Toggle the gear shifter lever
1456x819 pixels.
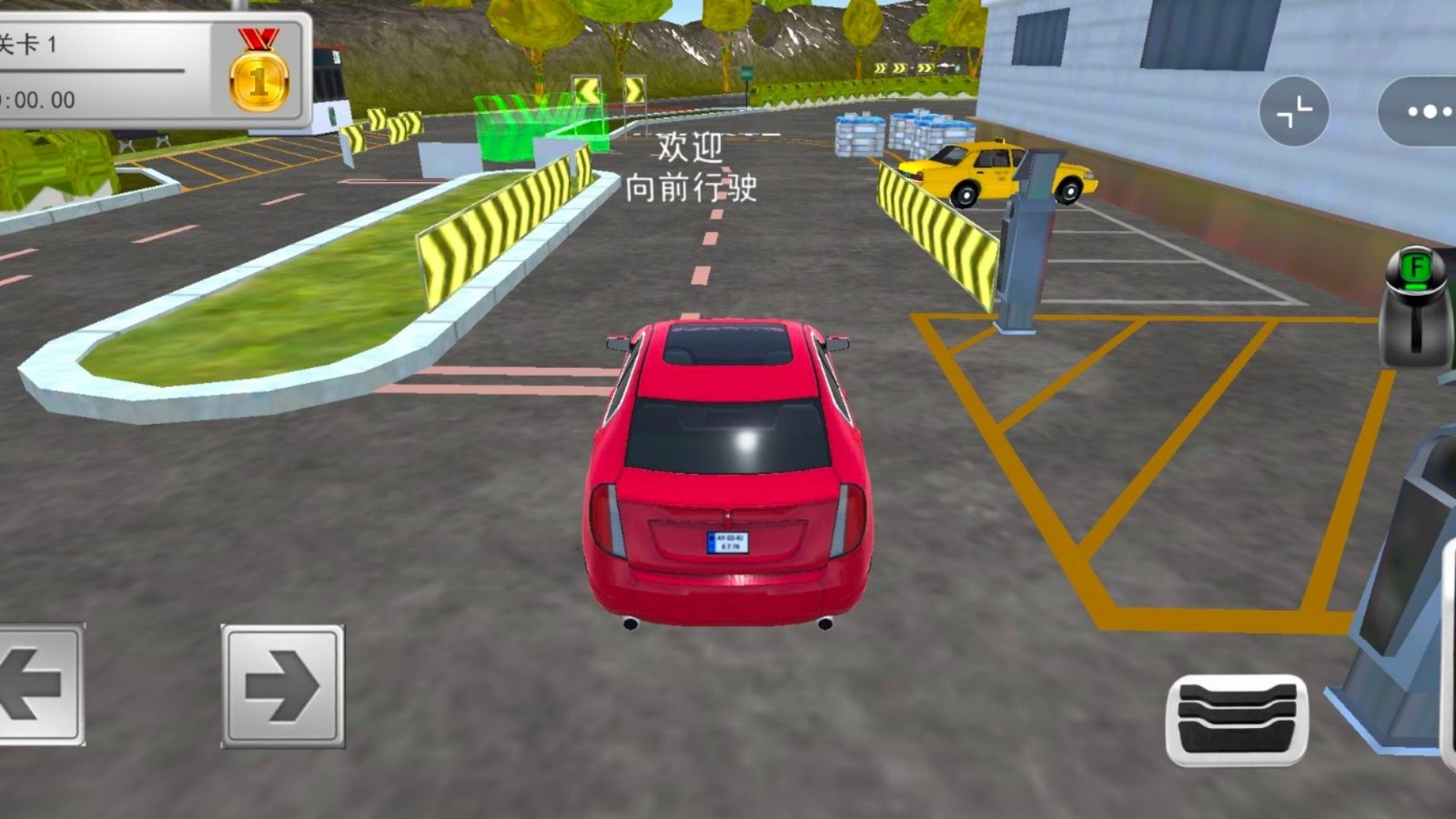1416,308
